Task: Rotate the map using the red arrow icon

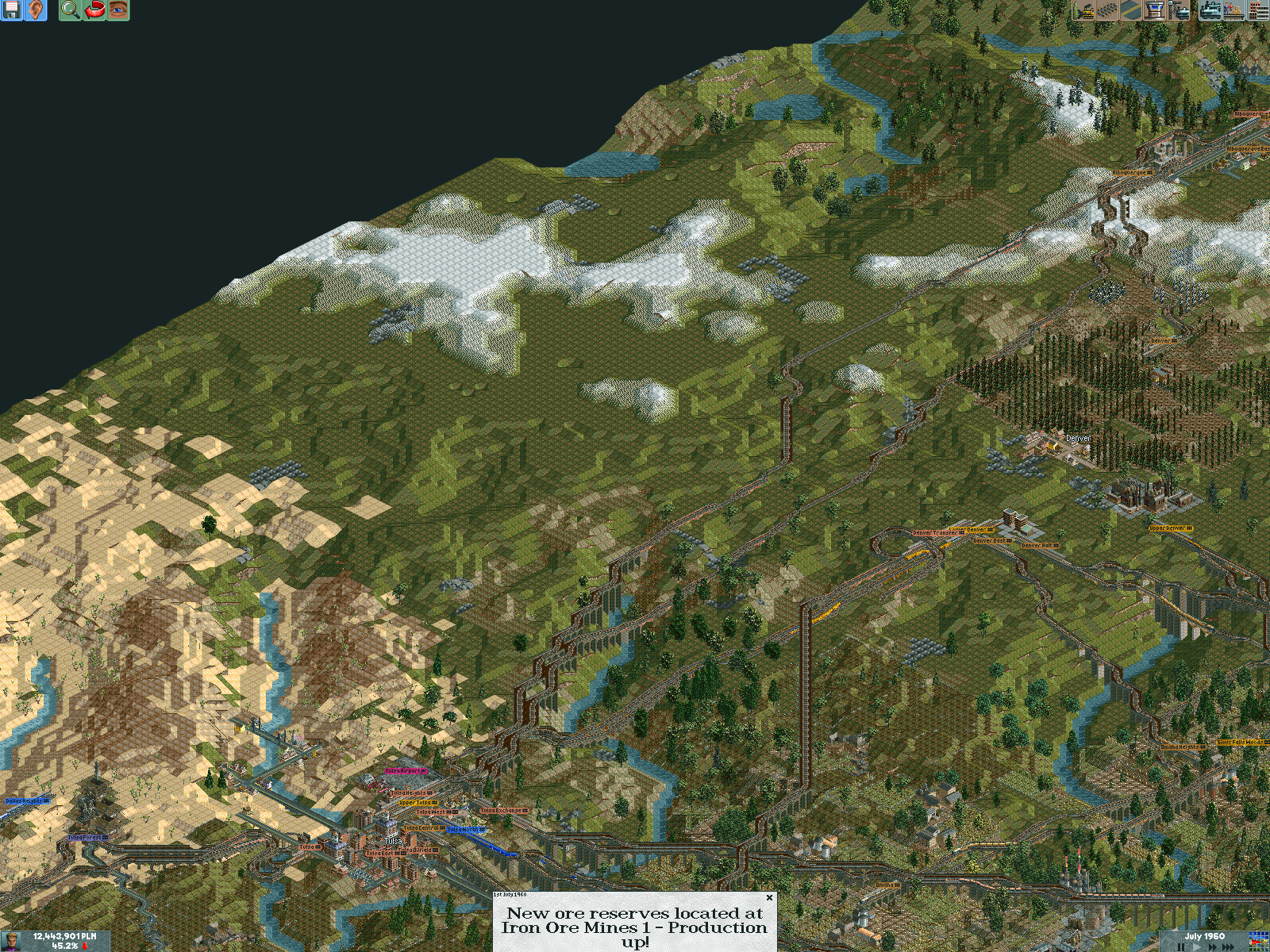Action: pos(94,10)
